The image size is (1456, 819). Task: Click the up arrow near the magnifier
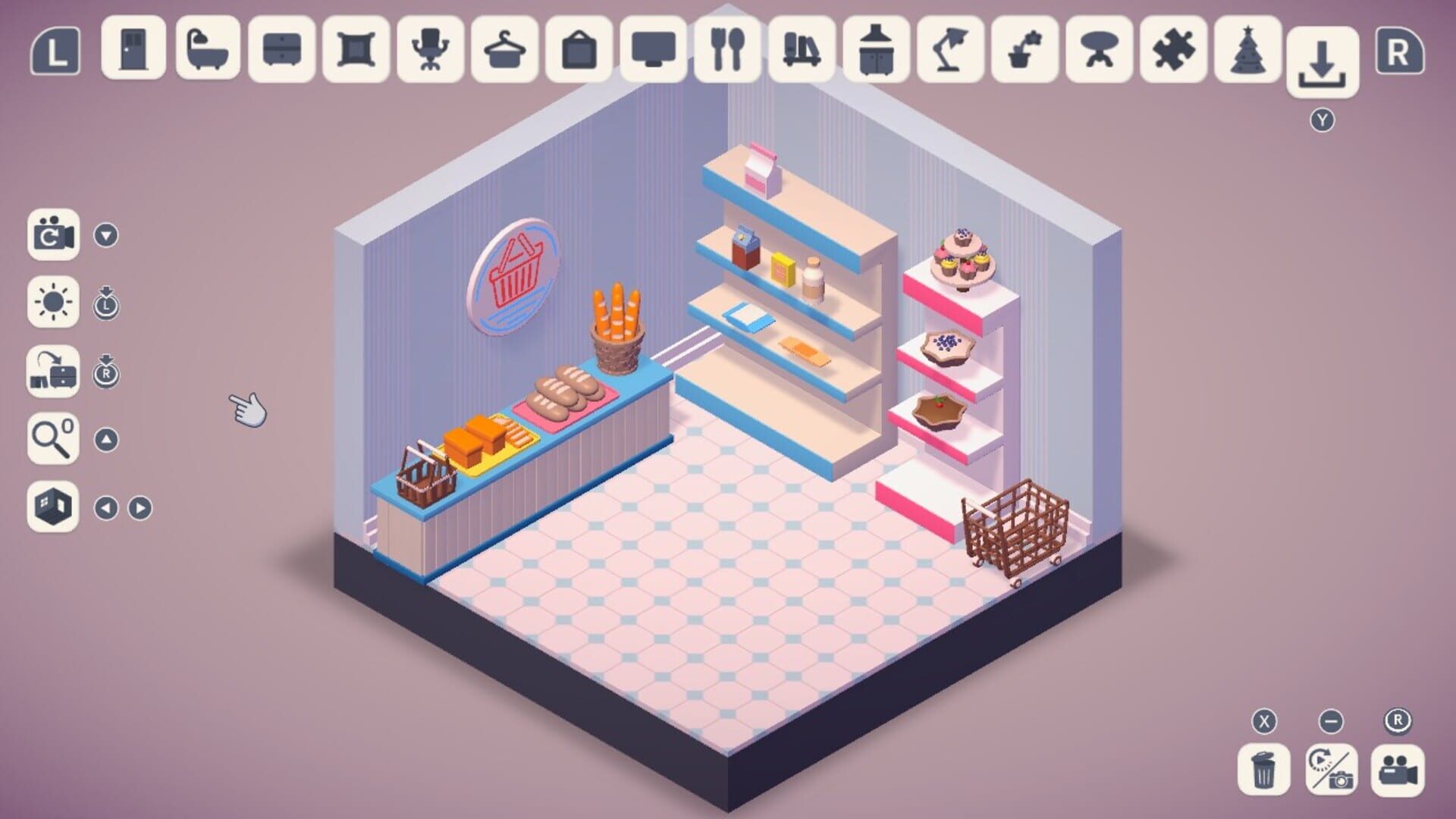click(x=106, y=438)
